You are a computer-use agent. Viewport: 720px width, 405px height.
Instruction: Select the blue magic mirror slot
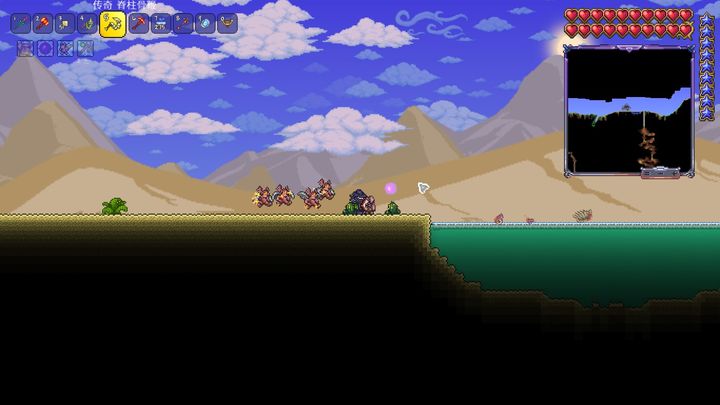205,24
